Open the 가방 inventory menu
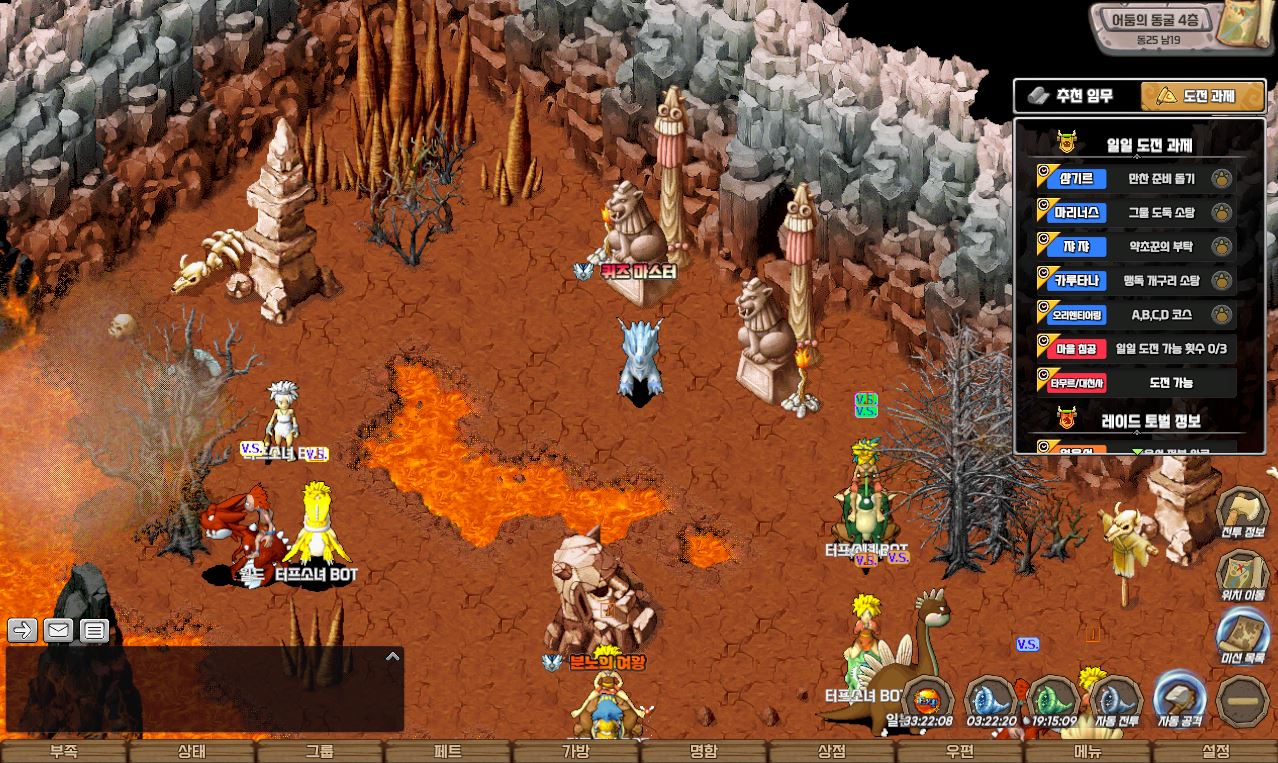The image size is (1278, 763). tap(576, 752)
